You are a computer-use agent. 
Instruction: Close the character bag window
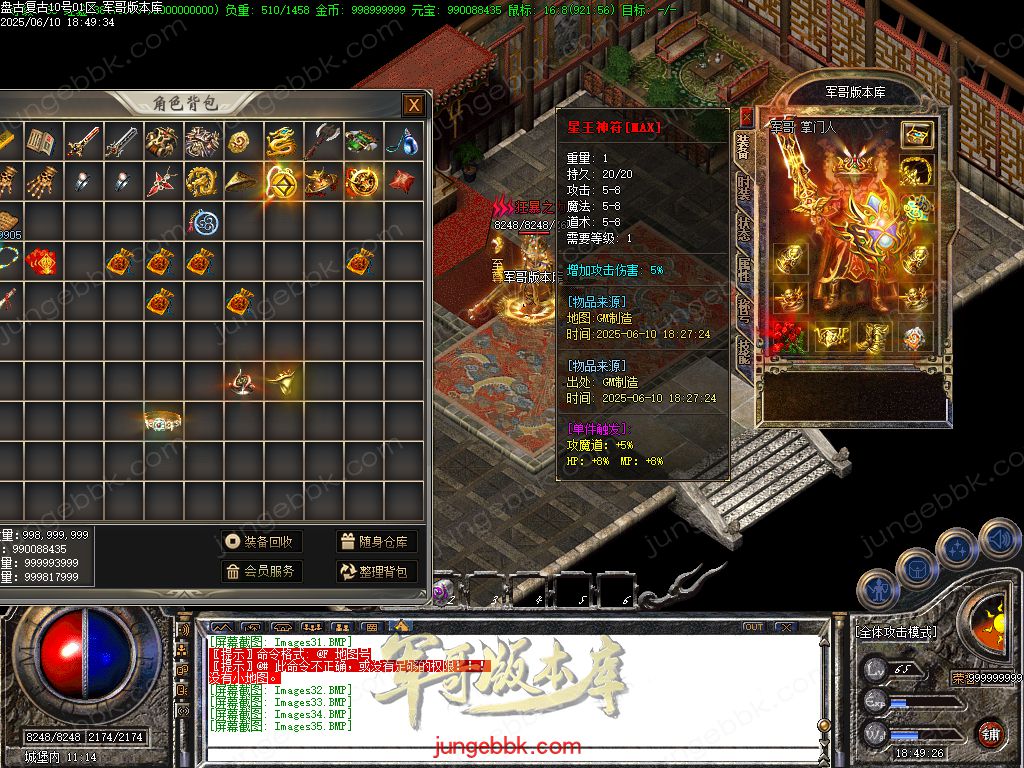coord(412,105)
